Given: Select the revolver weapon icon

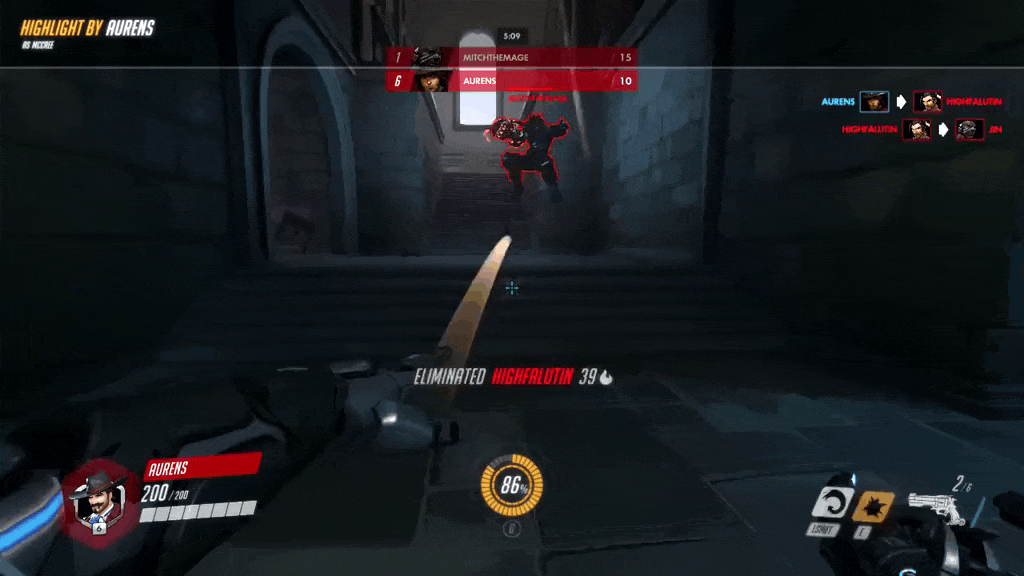Looking at the screenshot, I should (936, 508).
